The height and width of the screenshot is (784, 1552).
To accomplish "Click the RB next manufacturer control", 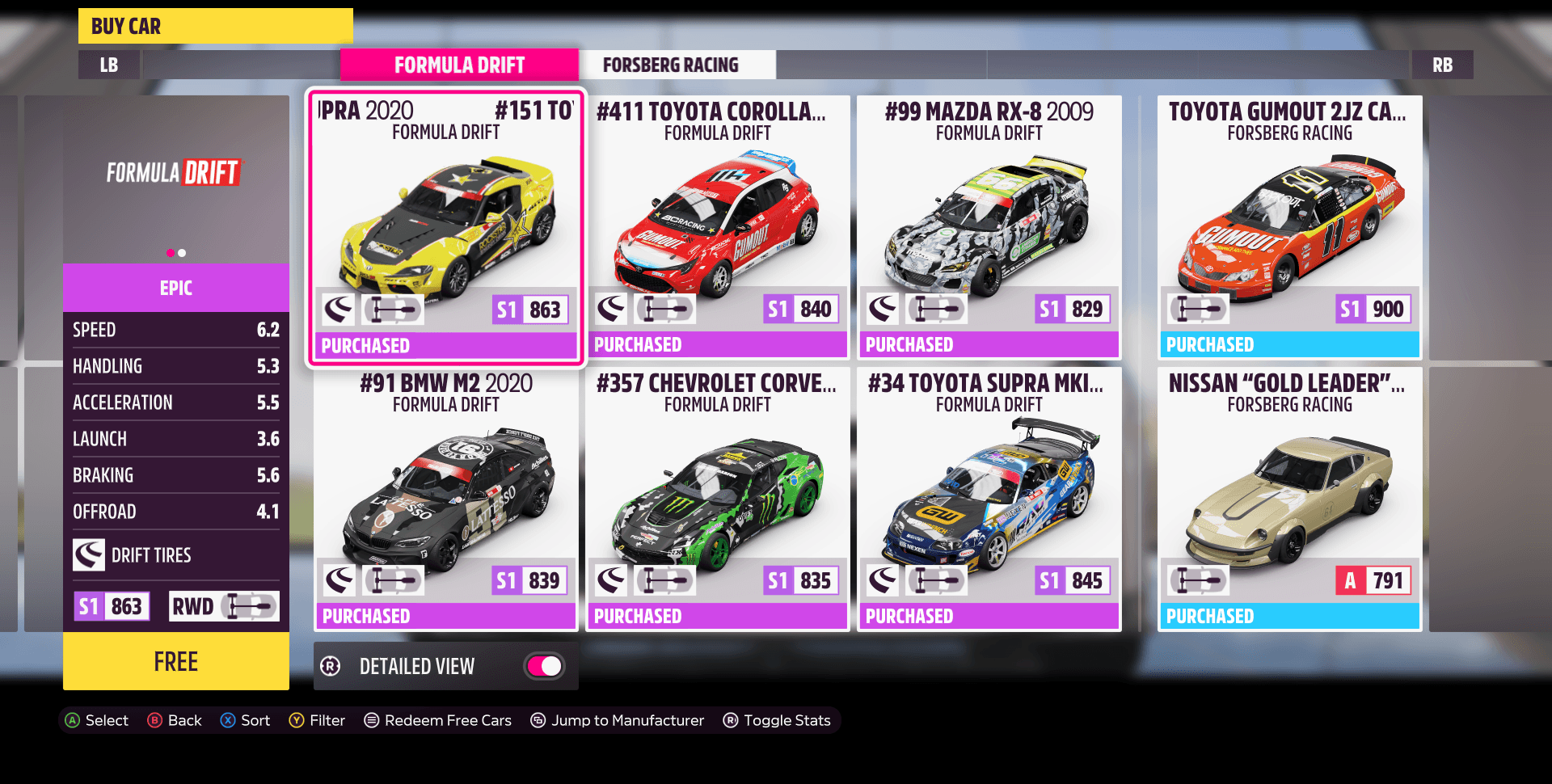I will coord(1443,65).
